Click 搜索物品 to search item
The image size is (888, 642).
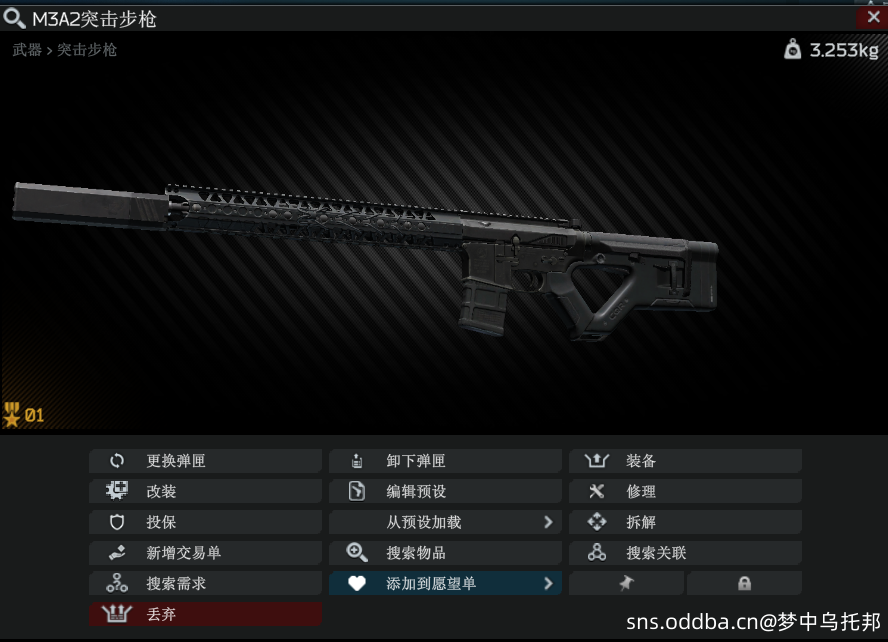pyautogui.click(x=445, y=553)
